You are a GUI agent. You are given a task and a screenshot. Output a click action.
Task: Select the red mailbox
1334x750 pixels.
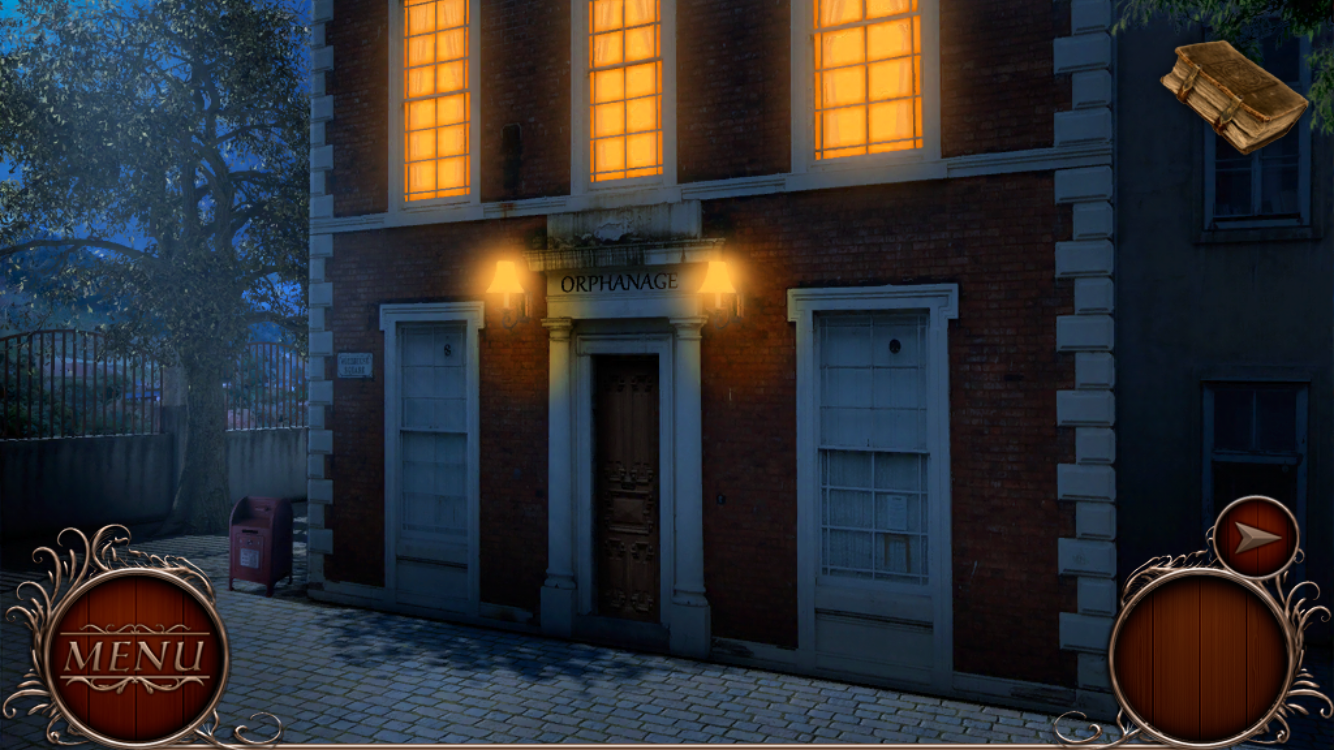click(260, 545)
